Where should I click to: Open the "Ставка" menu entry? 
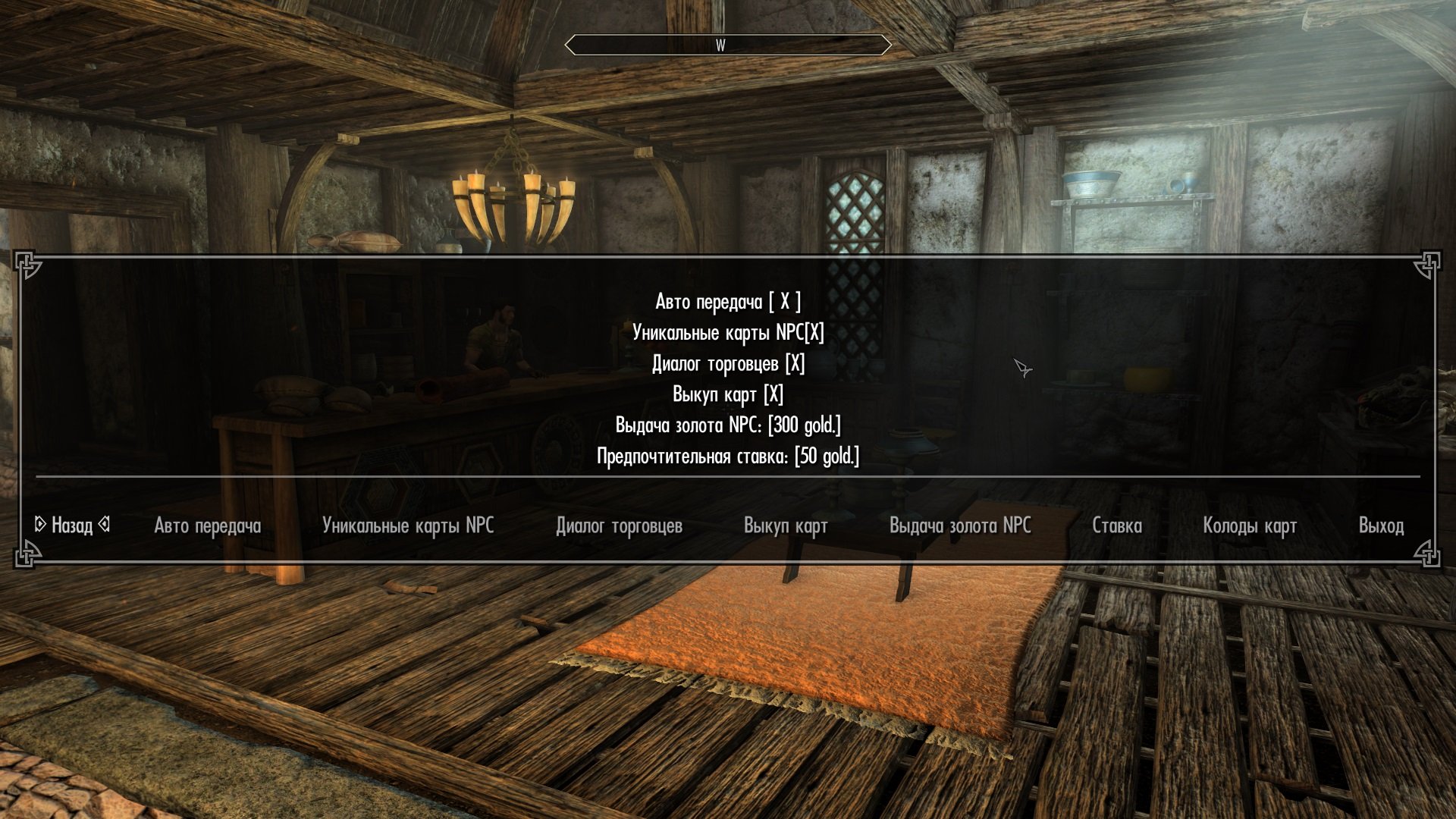1118,525
